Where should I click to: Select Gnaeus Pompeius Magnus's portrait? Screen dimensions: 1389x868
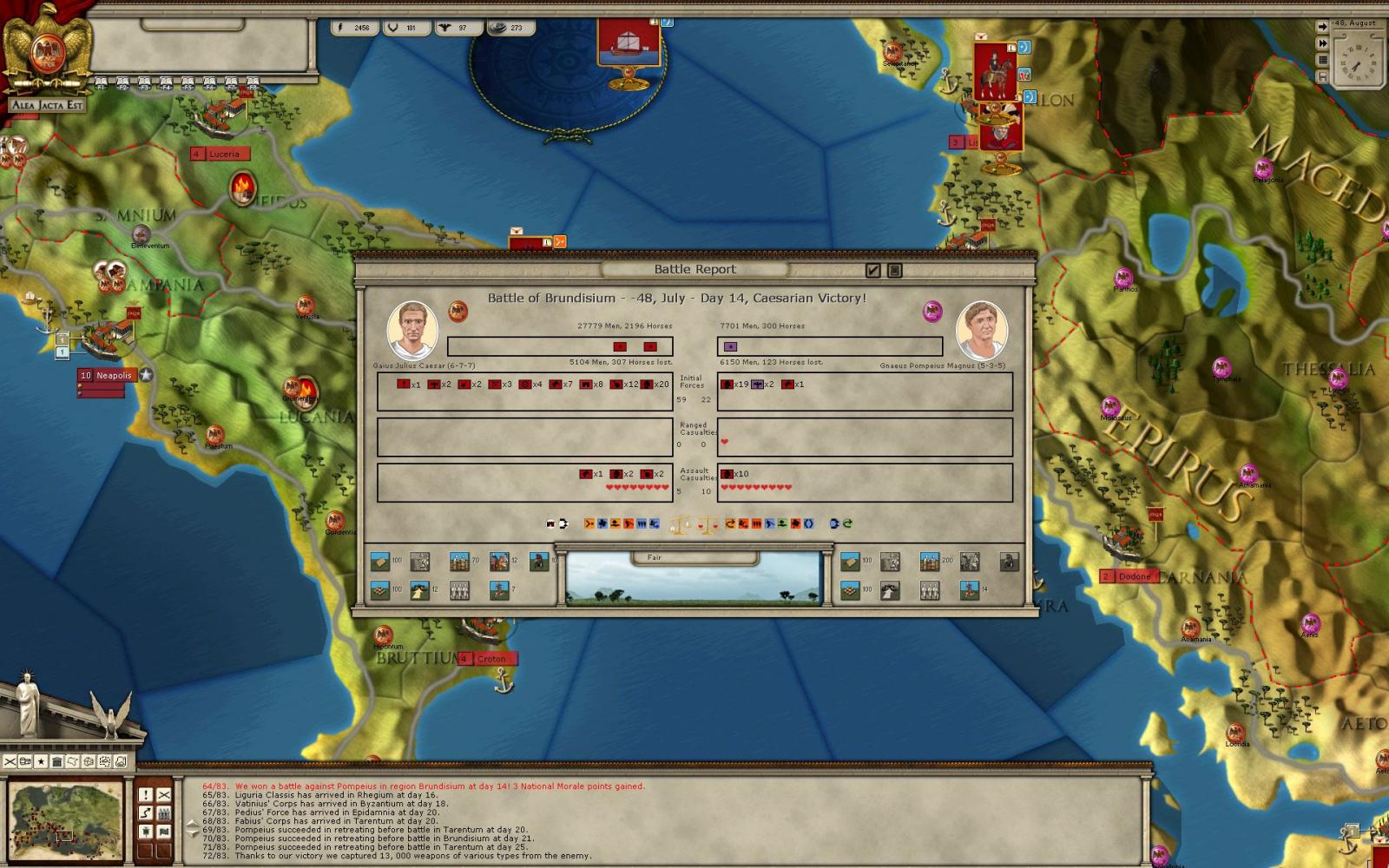tap(981, 331)
